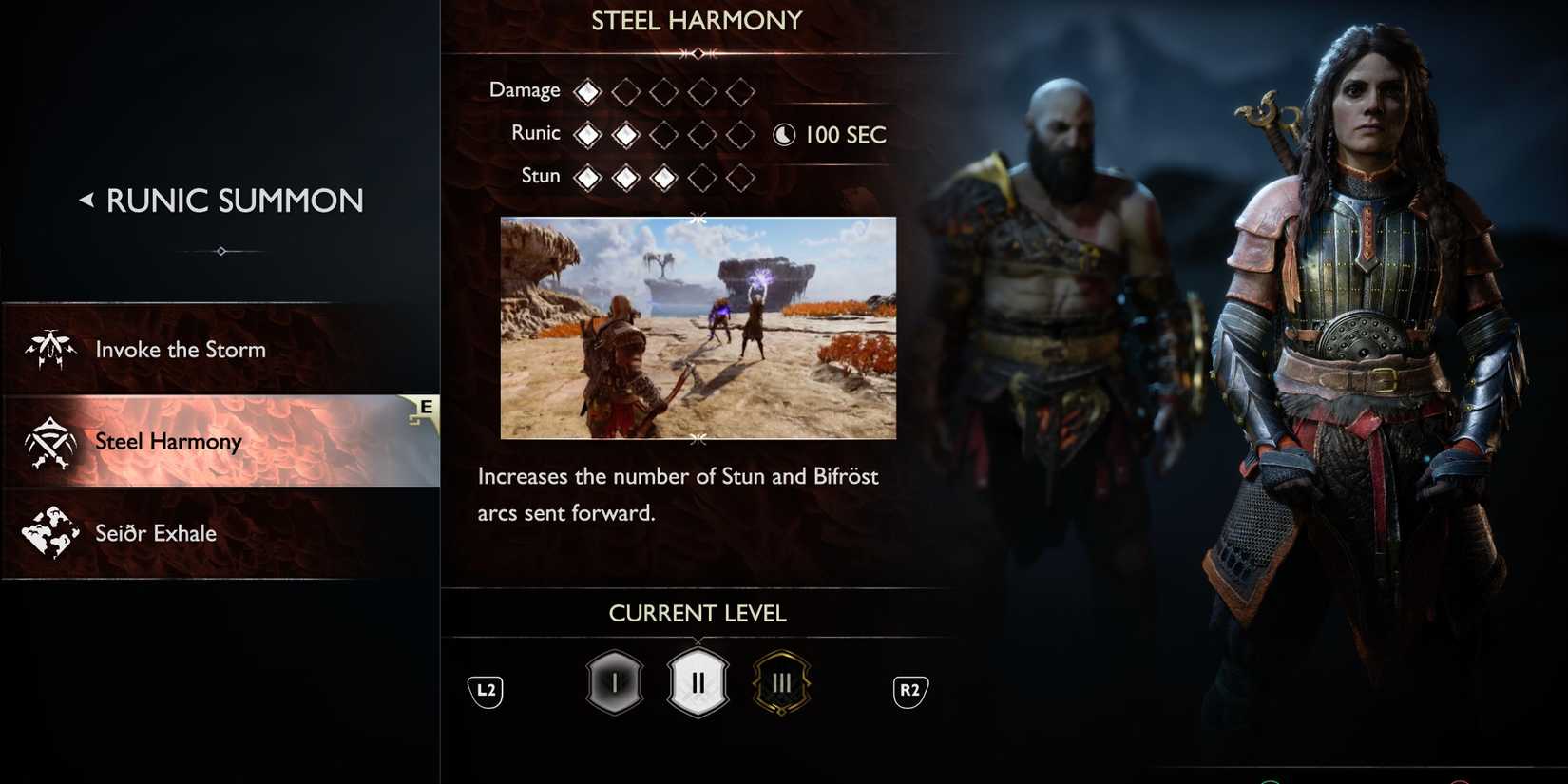Open level III badge details
The image size is (1568, 784).
click(x=781, y=681)
